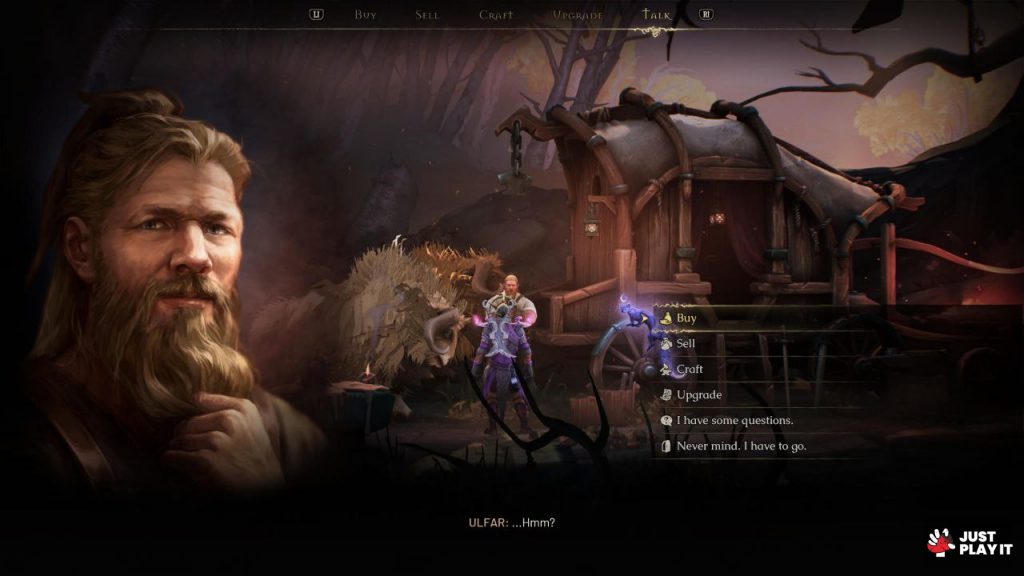1024x576 pixels.
Task: Click the Talk tab
Action: [657, 15]
